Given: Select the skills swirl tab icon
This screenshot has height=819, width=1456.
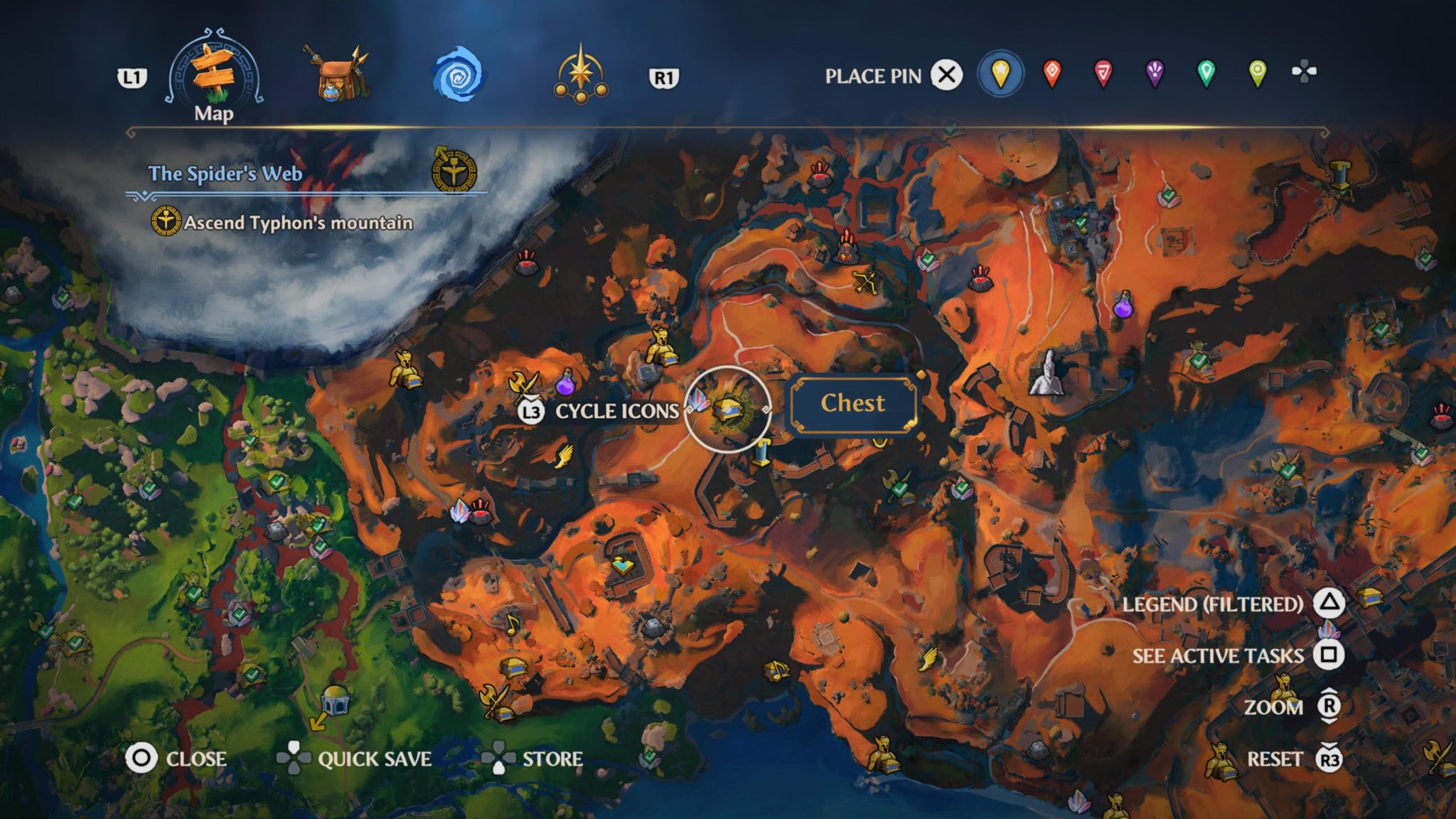Looking at the screenshot, I should pos(459,75).
